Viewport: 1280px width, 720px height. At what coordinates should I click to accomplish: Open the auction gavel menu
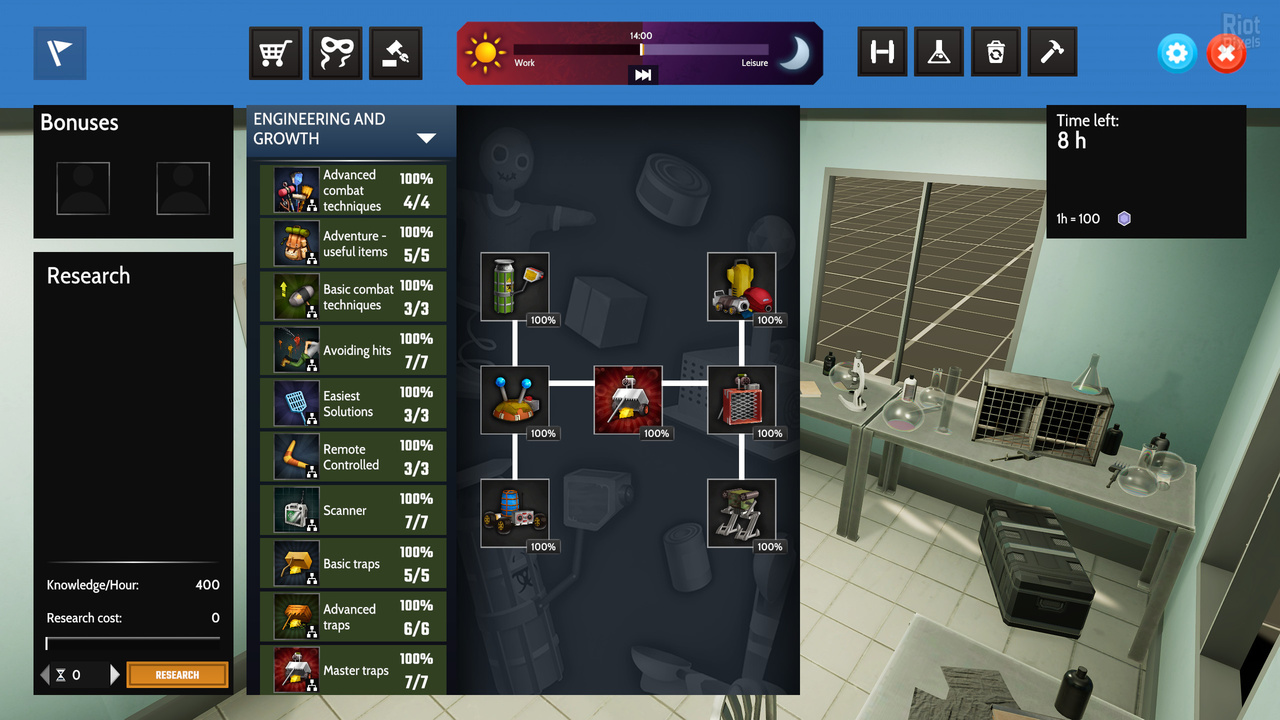tap(396, 52)
